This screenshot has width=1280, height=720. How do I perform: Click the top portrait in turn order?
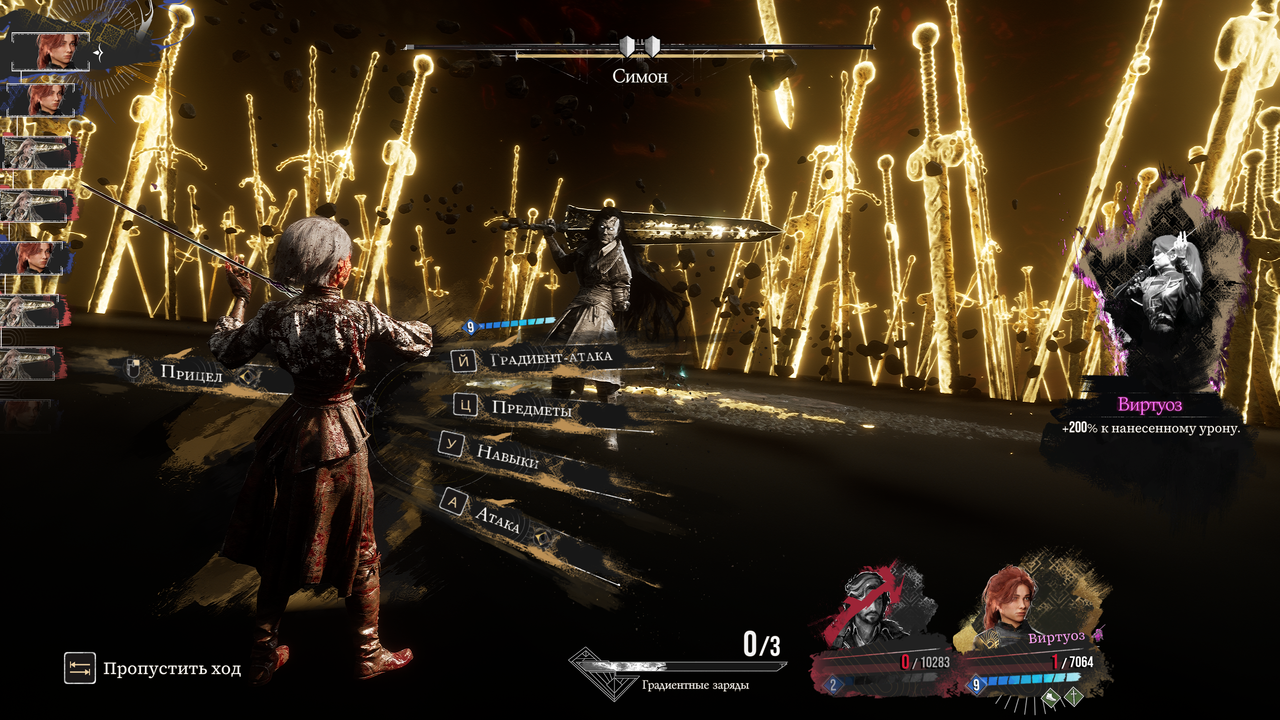(x=50, y=51)
